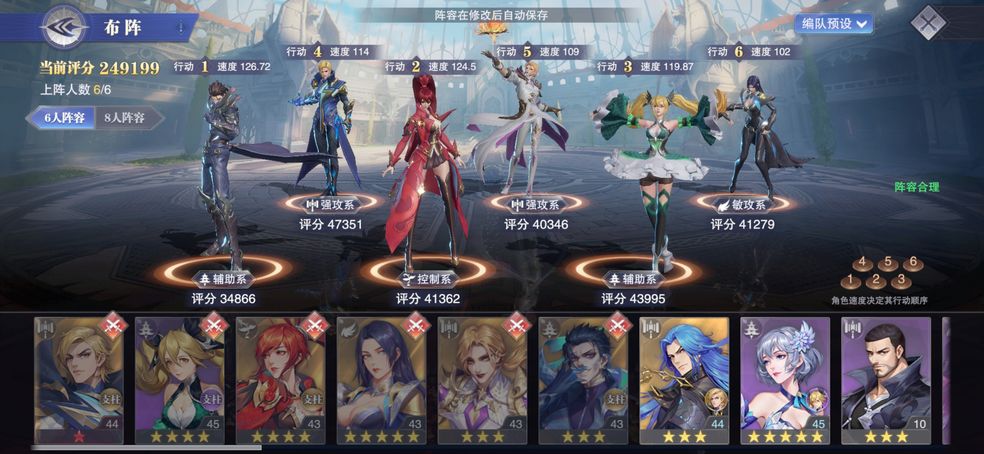Open the 编队预设 dropdown

click(x=834, y=23)
